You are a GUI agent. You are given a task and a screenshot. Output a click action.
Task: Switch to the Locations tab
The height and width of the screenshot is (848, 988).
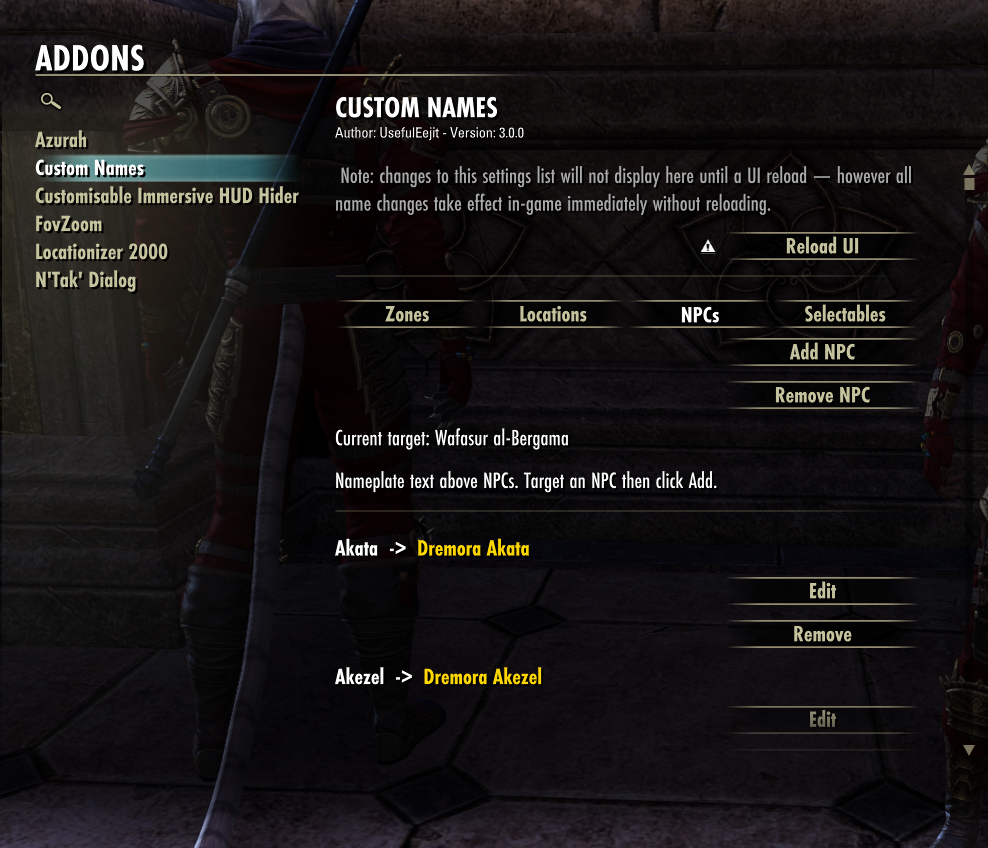coord(553,314)
